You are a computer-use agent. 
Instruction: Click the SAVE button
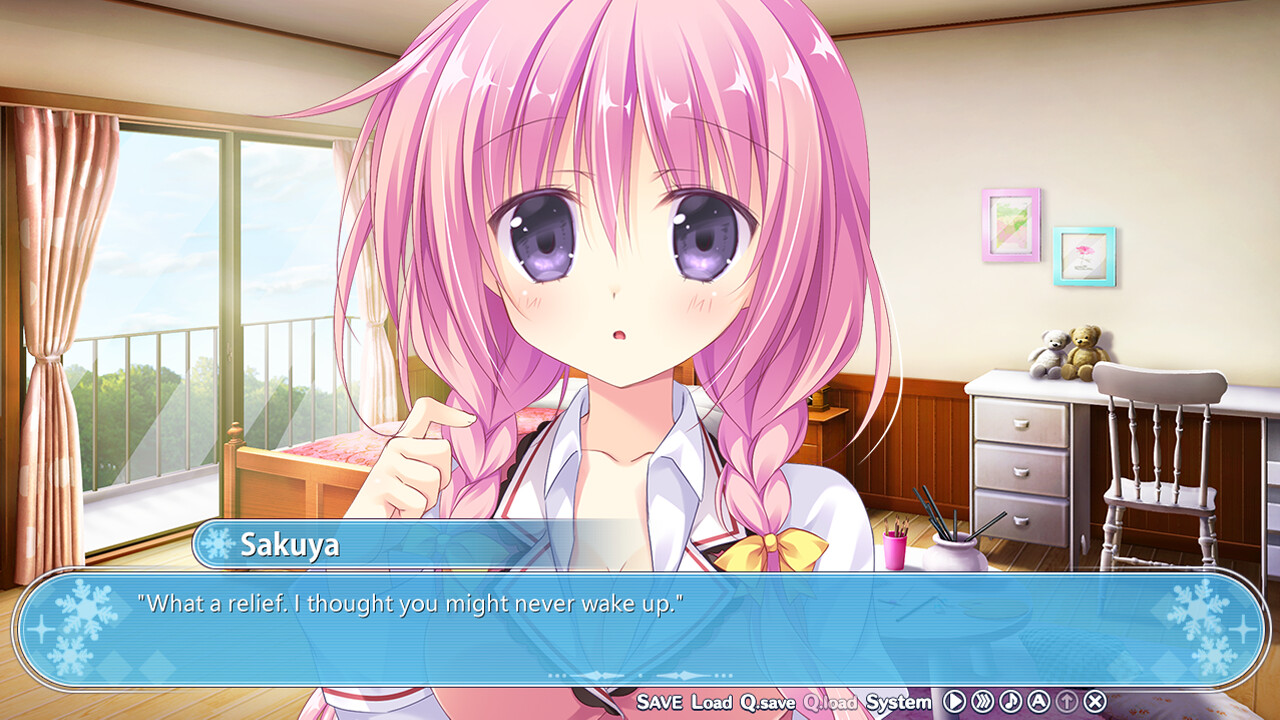coord(660,703)
